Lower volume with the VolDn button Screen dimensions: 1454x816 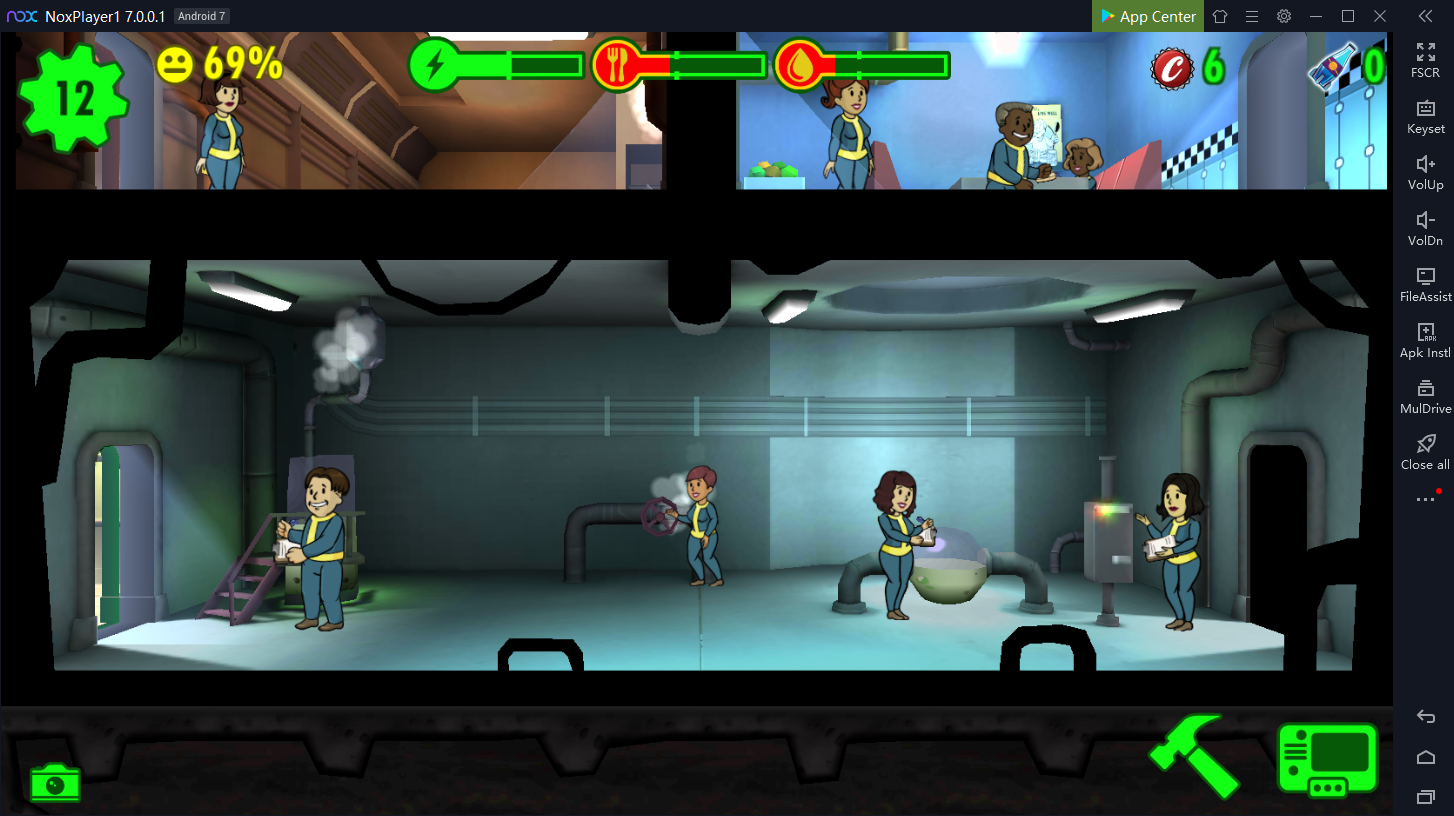pyautogui.click(x=1425, y=227)
